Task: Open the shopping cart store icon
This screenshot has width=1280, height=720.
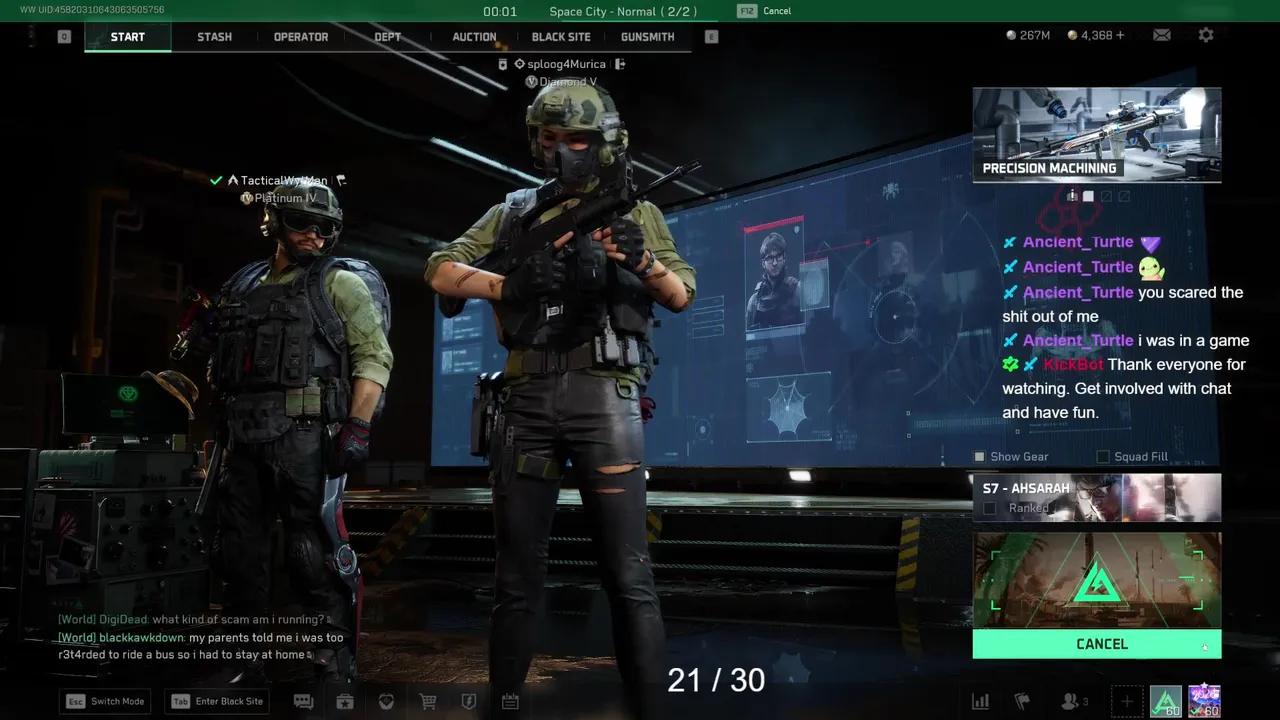Action: pyautogui.click(x=427, y=701)
